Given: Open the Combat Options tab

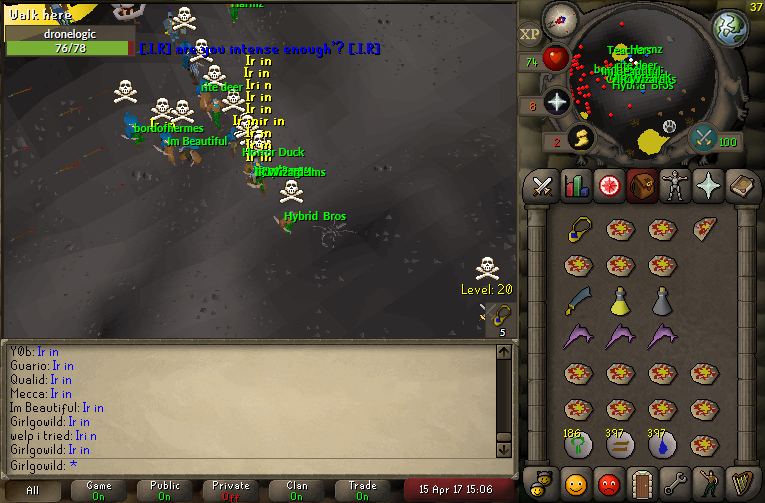Looking at the screenshot, I should (x=542, y=186).
